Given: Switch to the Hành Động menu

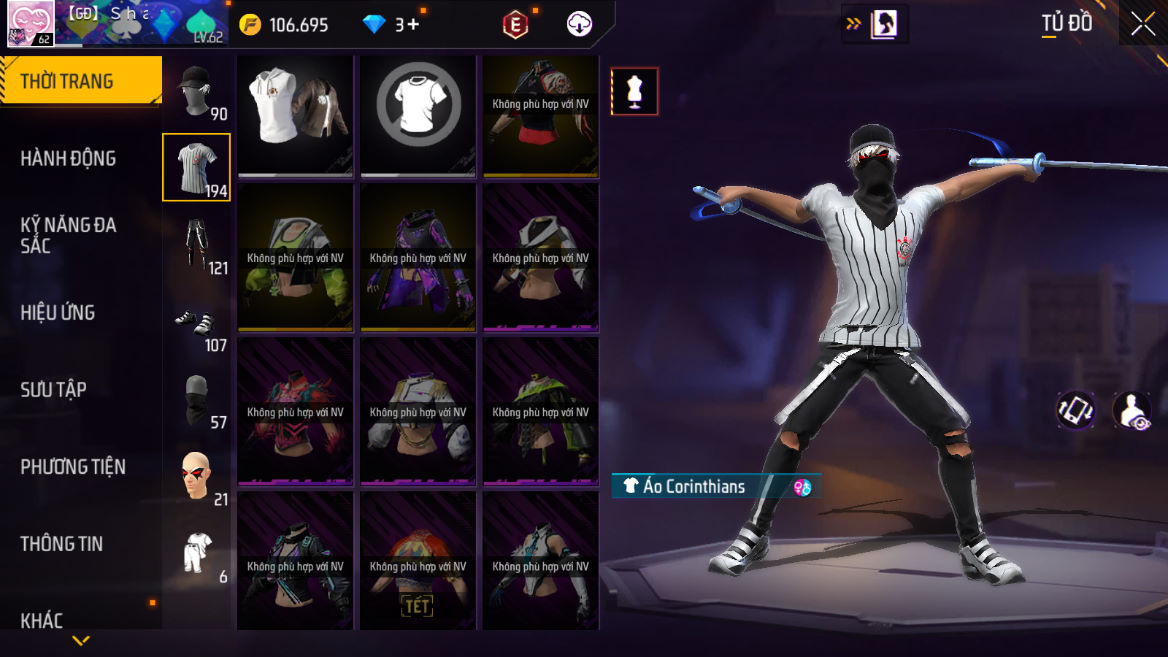Looking at the screenshot, I should tap(68, 158).
